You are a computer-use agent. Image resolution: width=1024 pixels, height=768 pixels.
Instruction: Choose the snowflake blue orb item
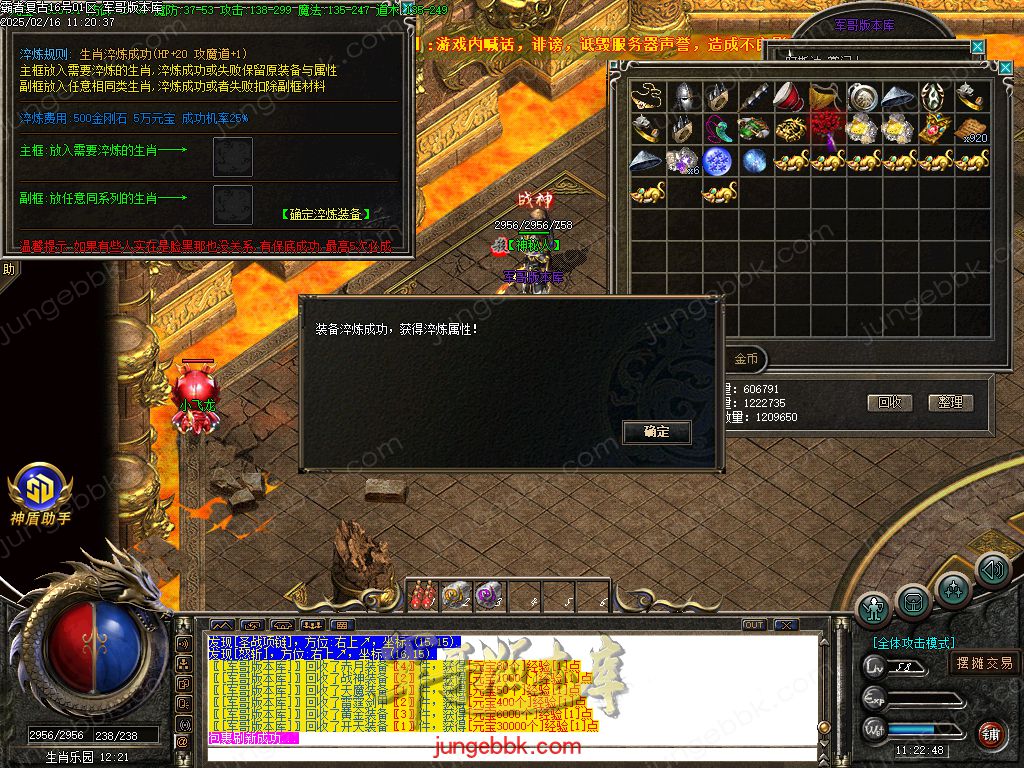(719, 160)
